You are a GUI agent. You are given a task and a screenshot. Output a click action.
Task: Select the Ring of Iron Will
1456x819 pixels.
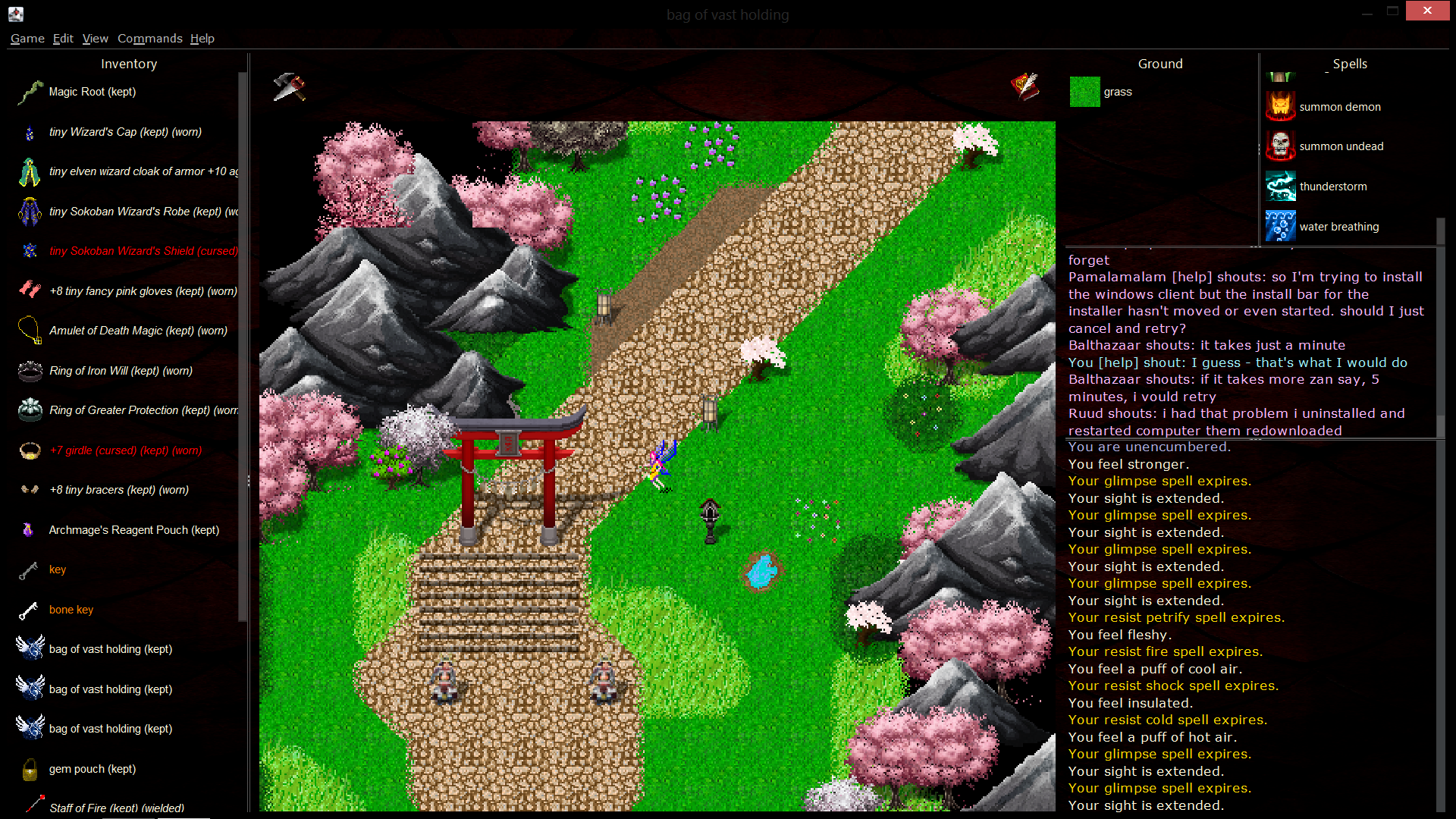[x=120, y=371]
